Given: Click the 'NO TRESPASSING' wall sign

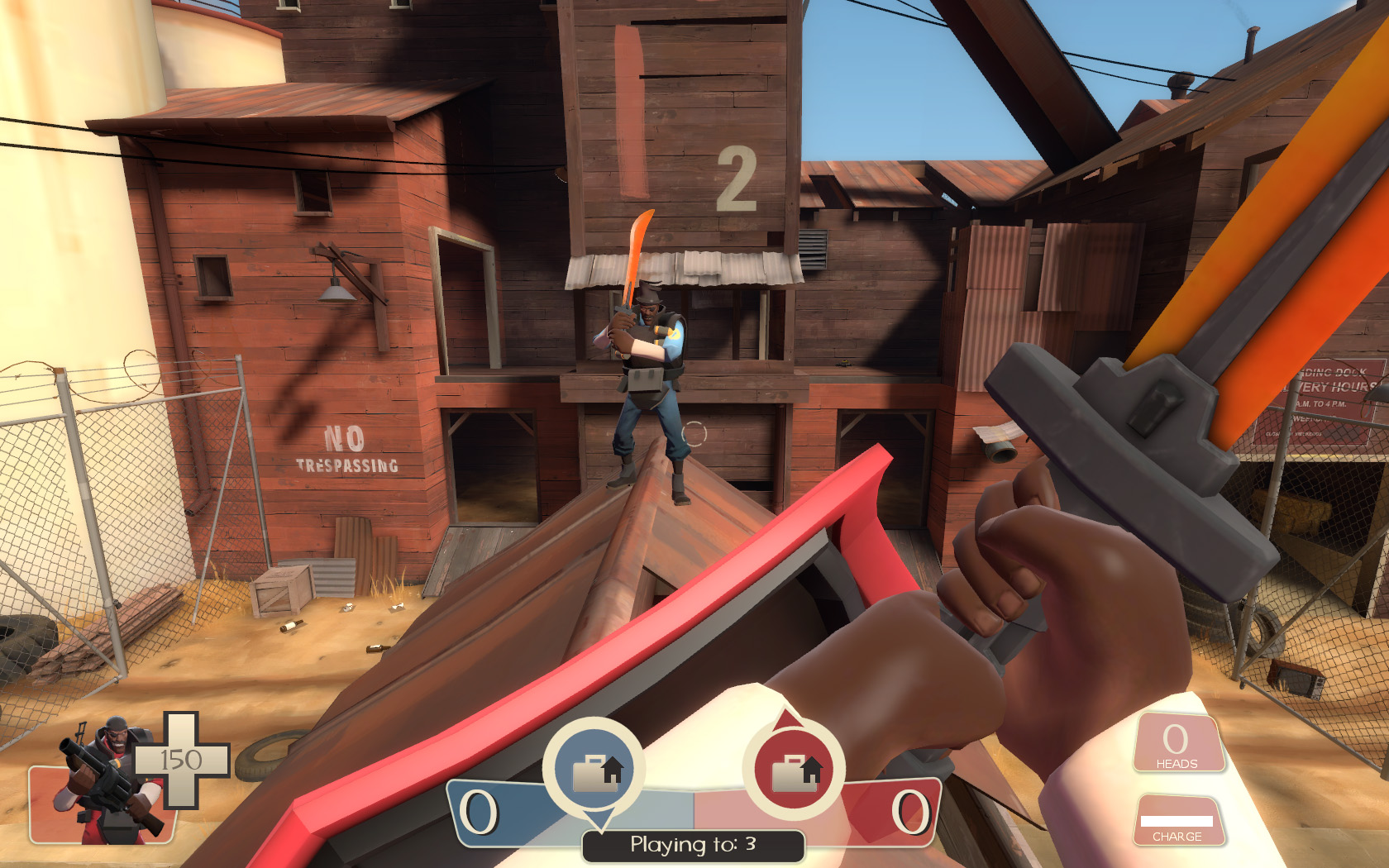Looking at the screenshot, I should [347, 452].
